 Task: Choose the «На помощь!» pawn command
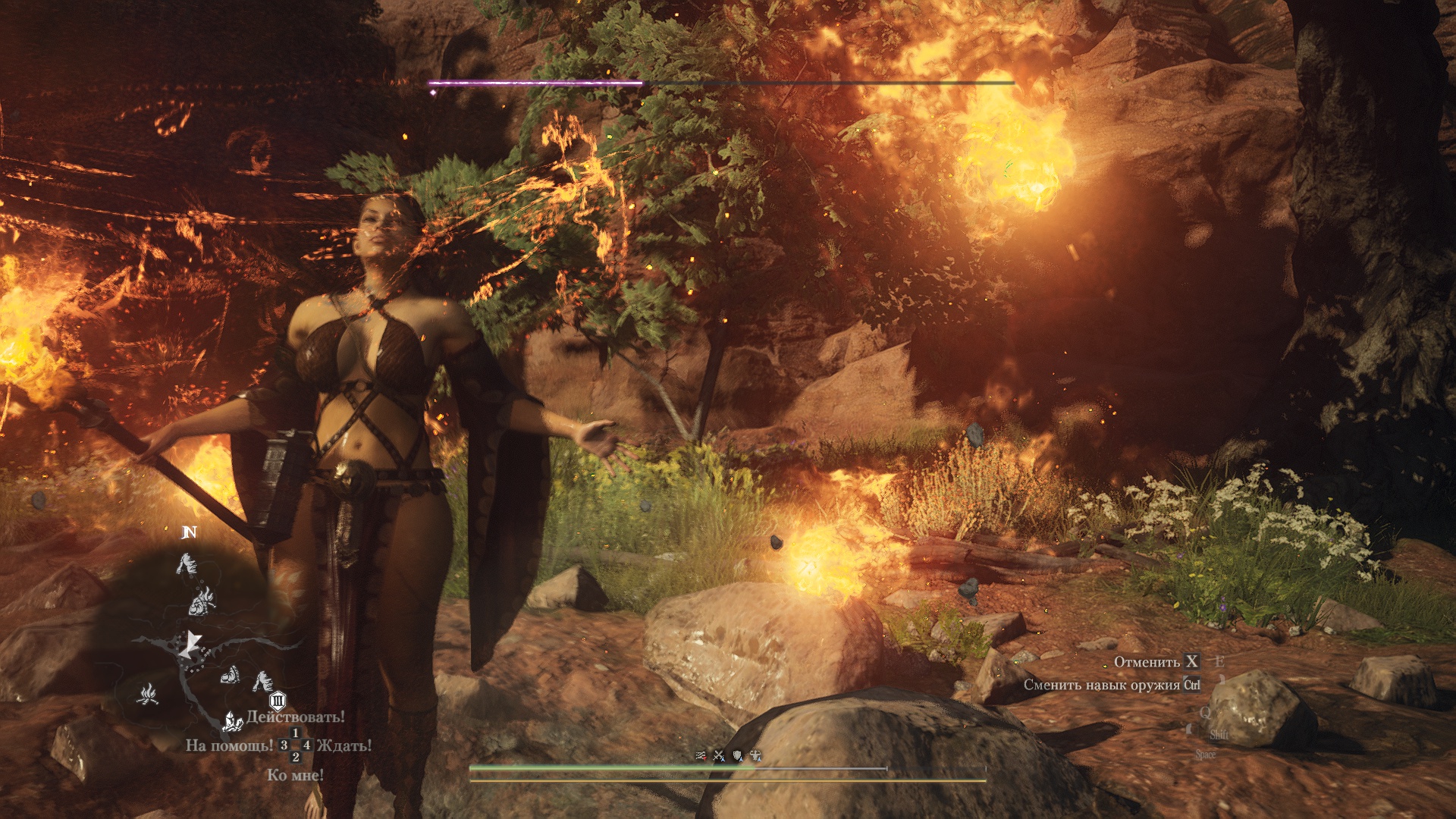229,745
